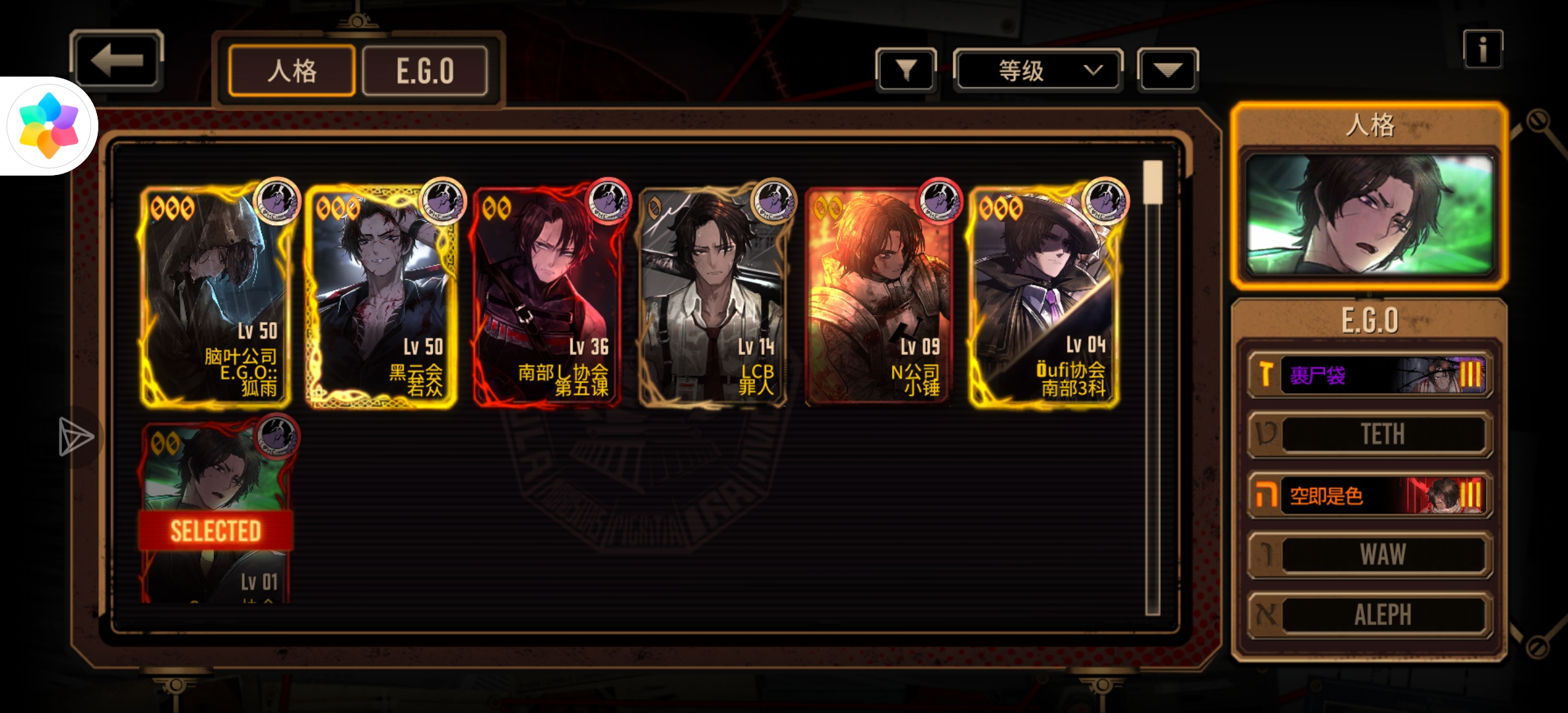Switch to the E.G.O tab
This screenshot has width=1568, height=713.
[x=425, y=71]
